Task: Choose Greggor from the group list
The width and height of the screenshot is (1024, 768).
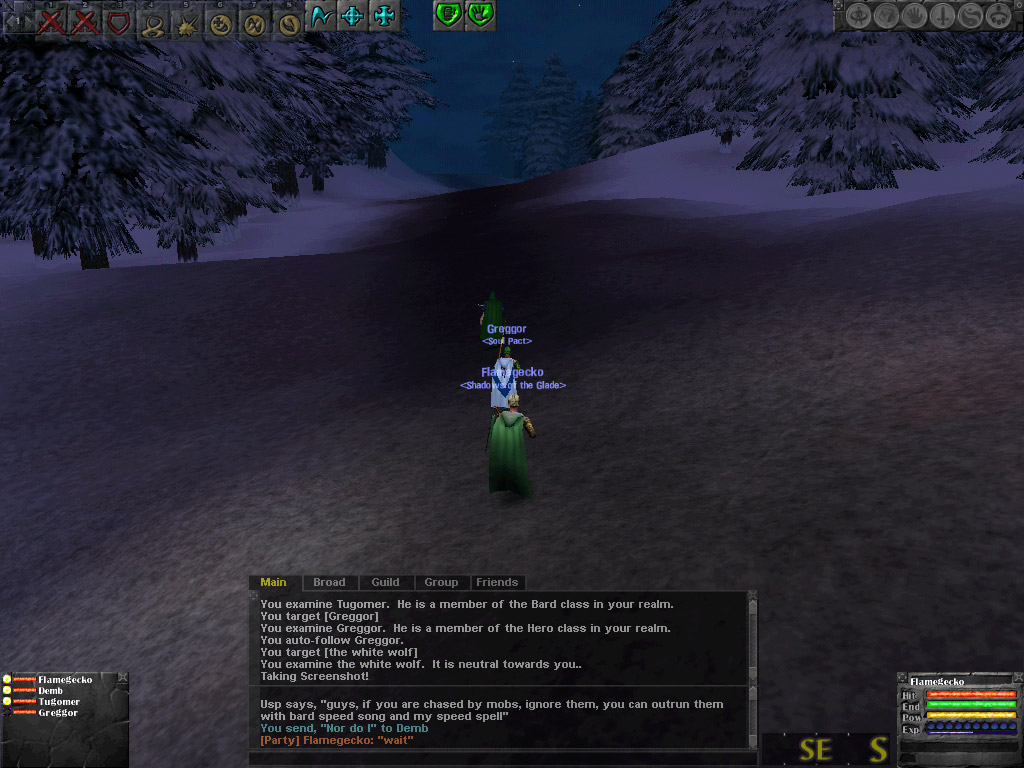Action: pos(58,713)
